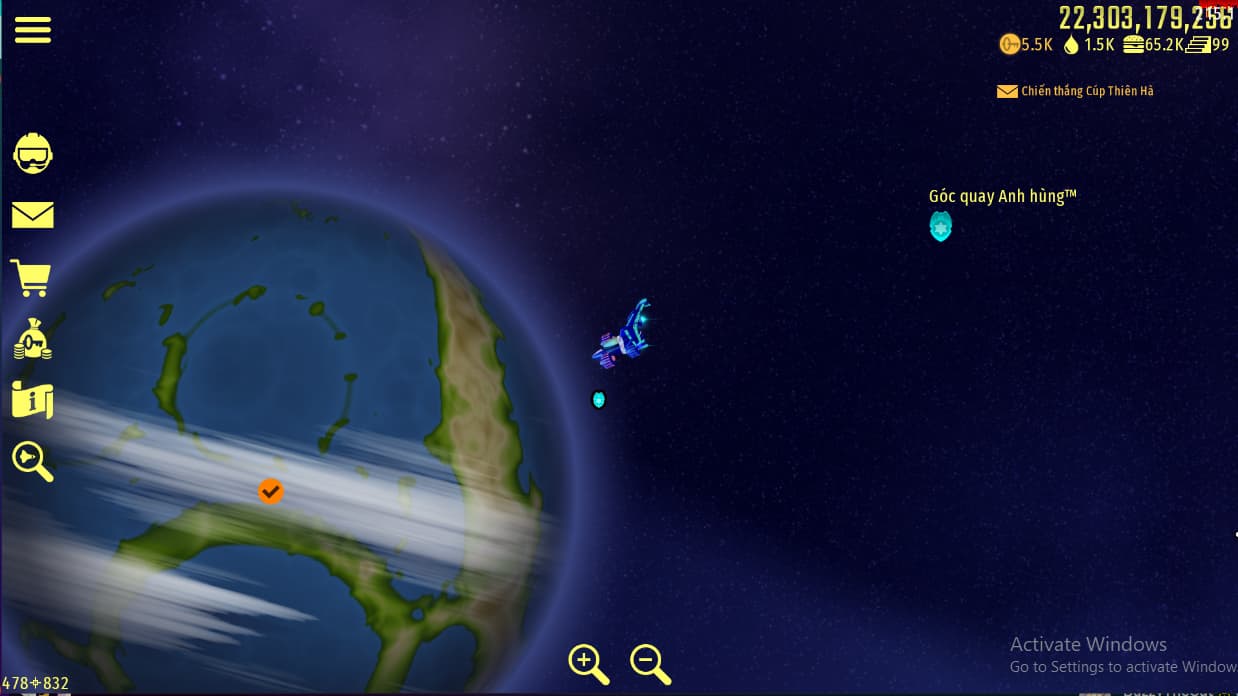This screenshot has width=1238, height=696.
Task: Select the orange checkmark mission marker
Action: pyautogui.click(x=270, y=491)
